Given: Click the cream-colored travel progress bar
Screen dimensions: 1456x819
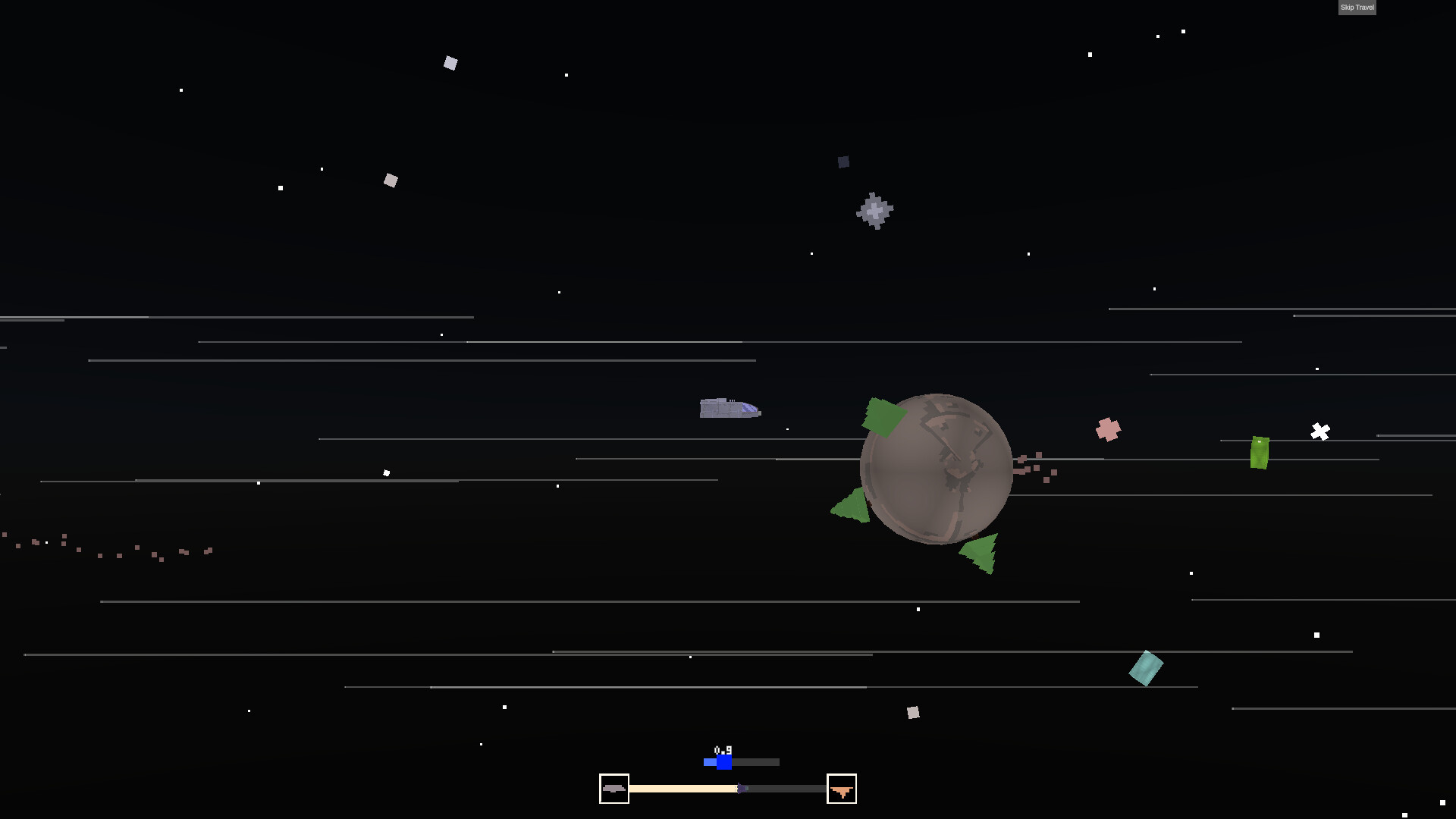Looking at the screenshot, I should [x=682, y=789].
